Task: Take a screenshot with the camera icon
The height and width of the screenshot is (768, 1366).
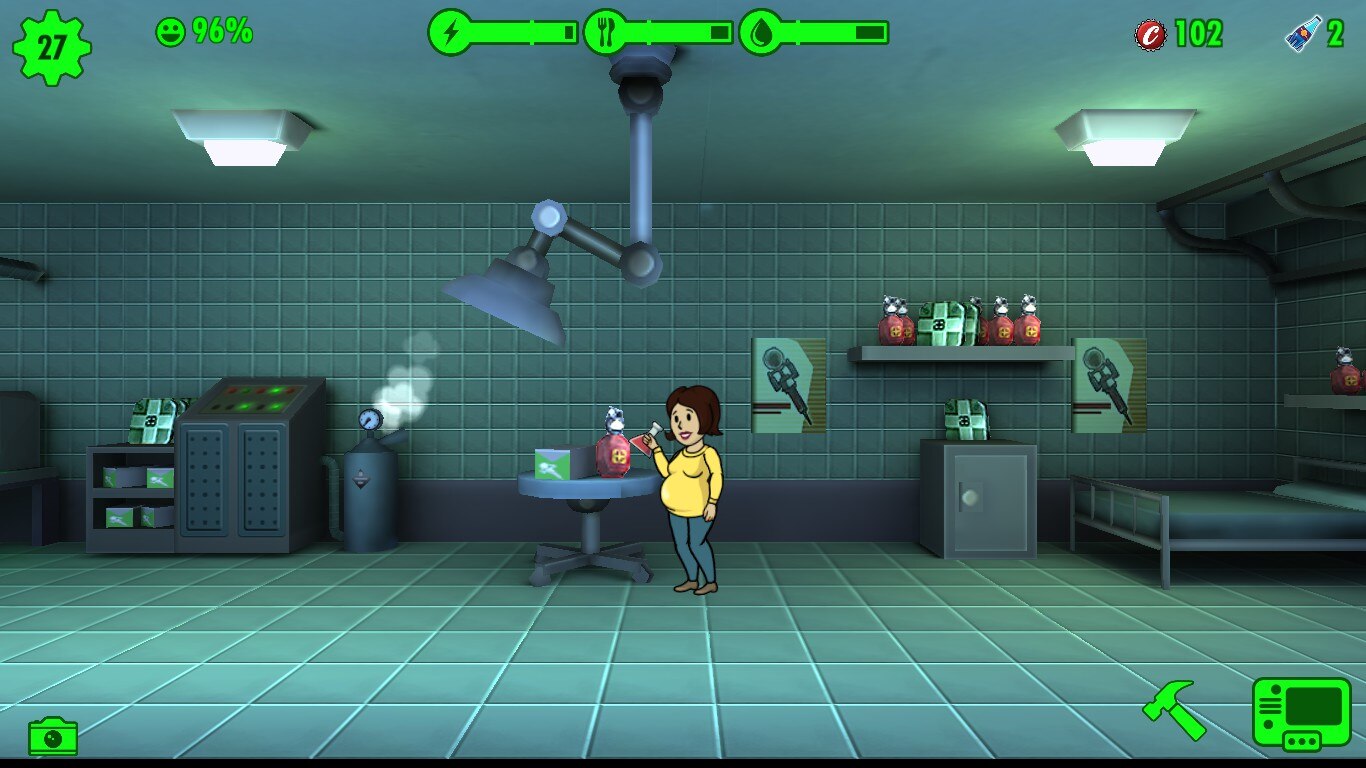Action: 53,737
